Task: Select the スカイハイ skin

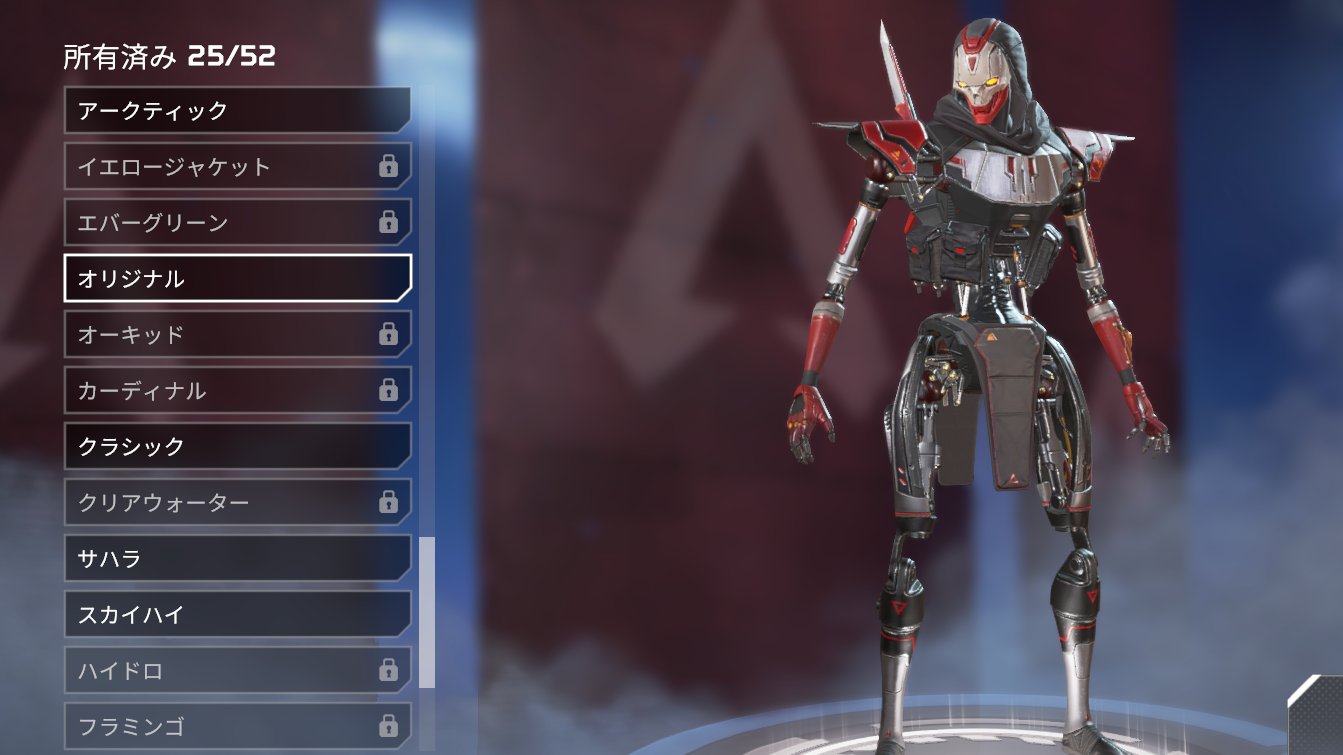Action: (x=237, y=614)
